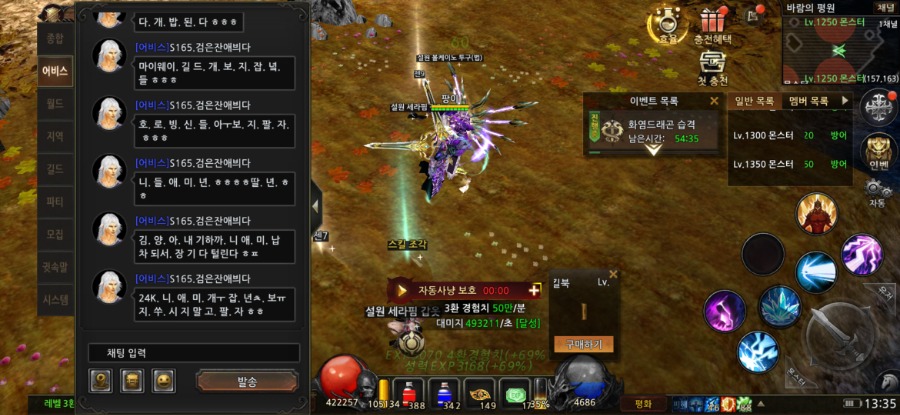
Task: Select the 화염드래곤 습격 event entry
Action: (650, 131)
